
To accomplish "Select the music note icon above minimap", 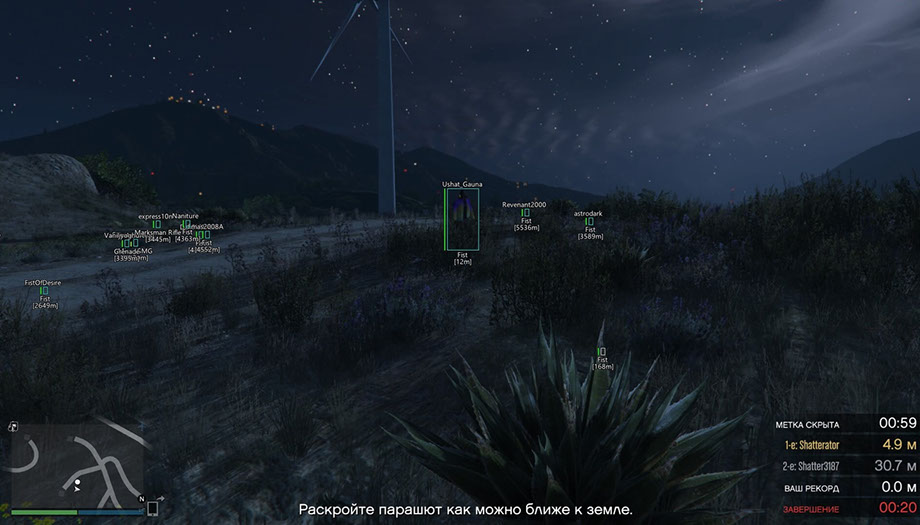I will pyautogui.click(x=13, y=426).
